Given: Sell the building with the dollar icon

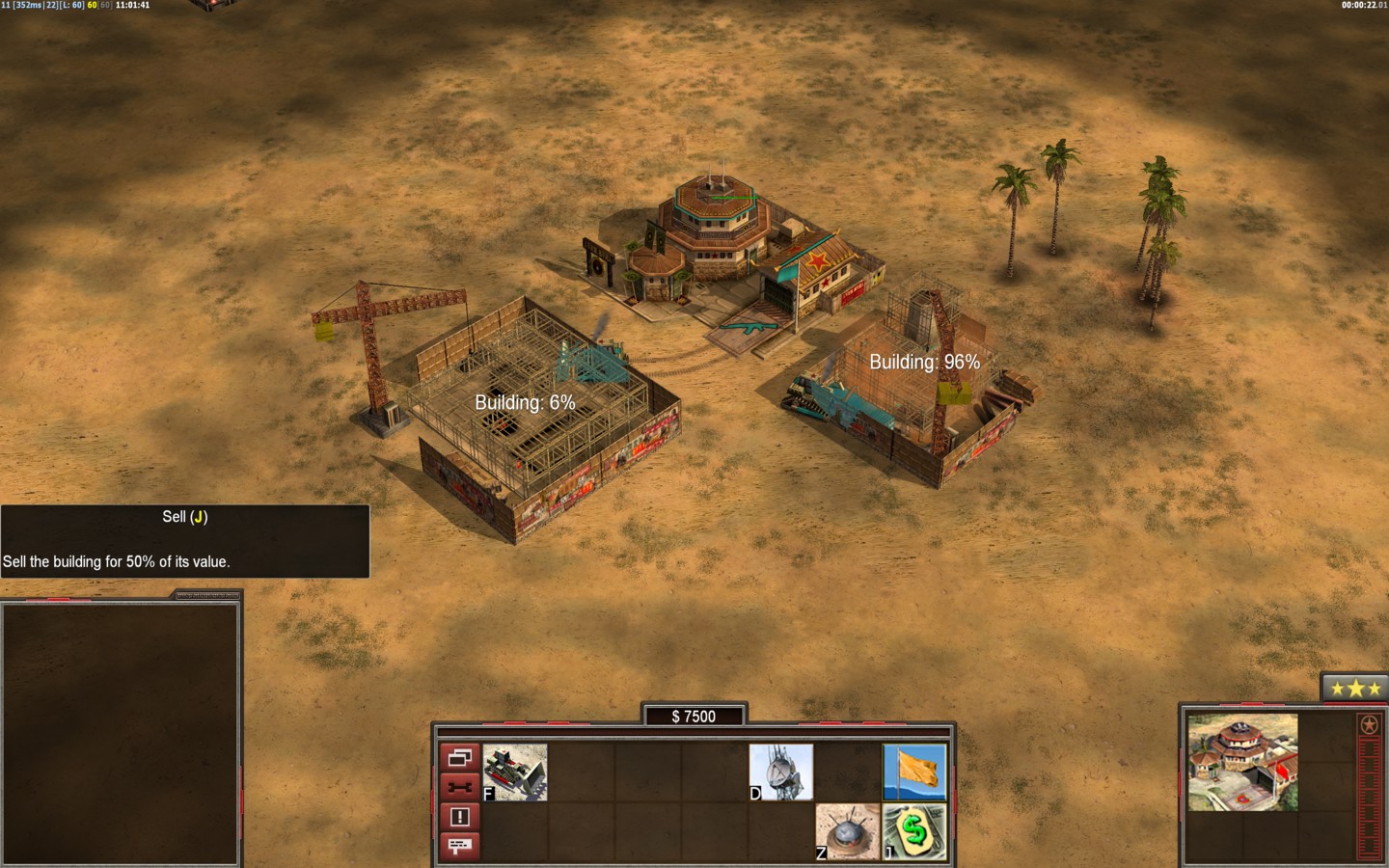Looking at the screenshot, I should 914,831.
